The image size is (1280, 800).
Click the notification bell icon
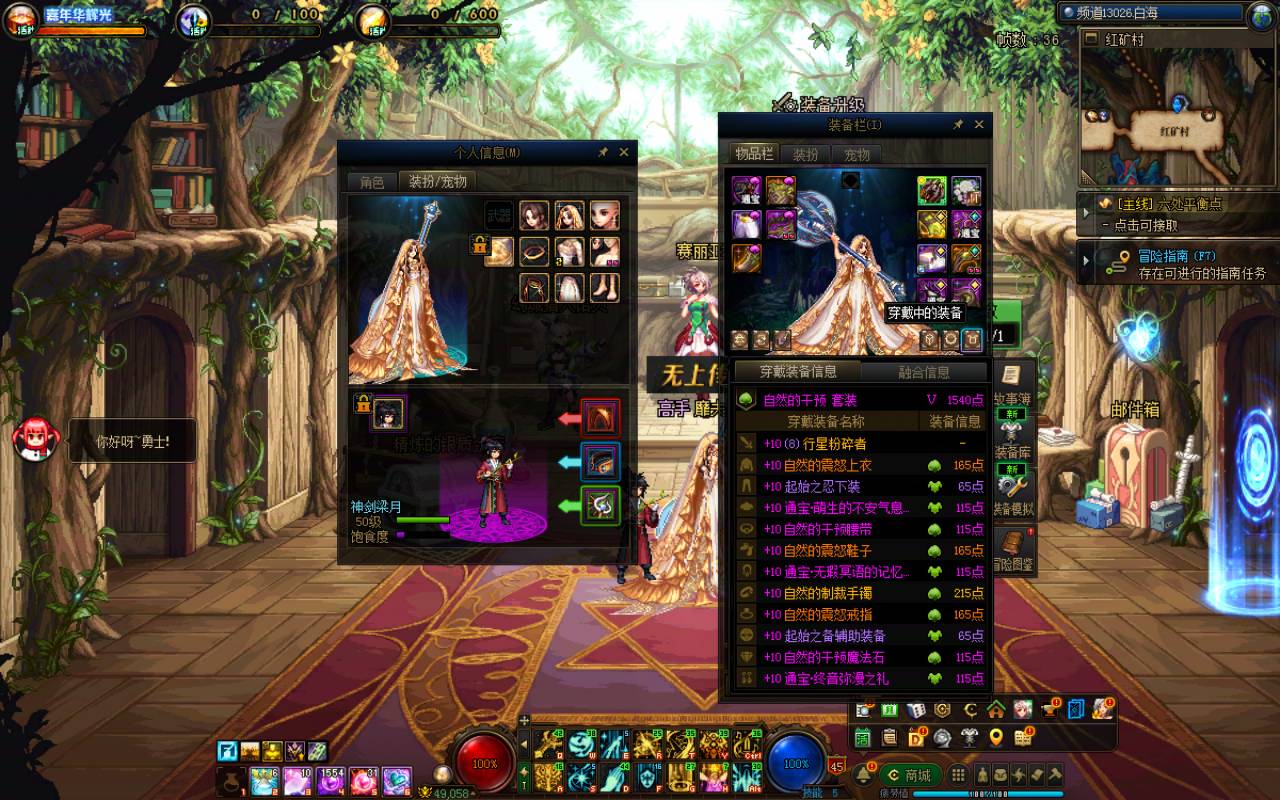point(863,775)
